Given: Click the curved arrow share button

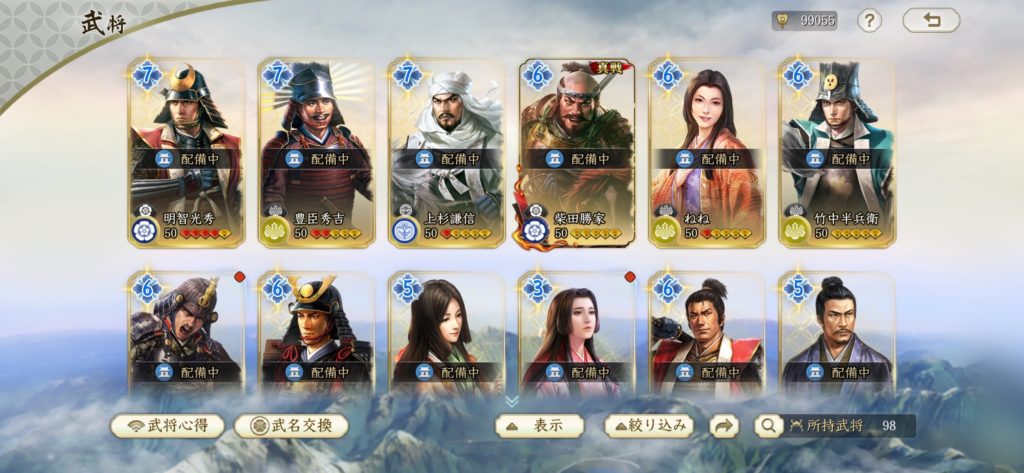Looking at the screenshot, I should pos(723,425).
